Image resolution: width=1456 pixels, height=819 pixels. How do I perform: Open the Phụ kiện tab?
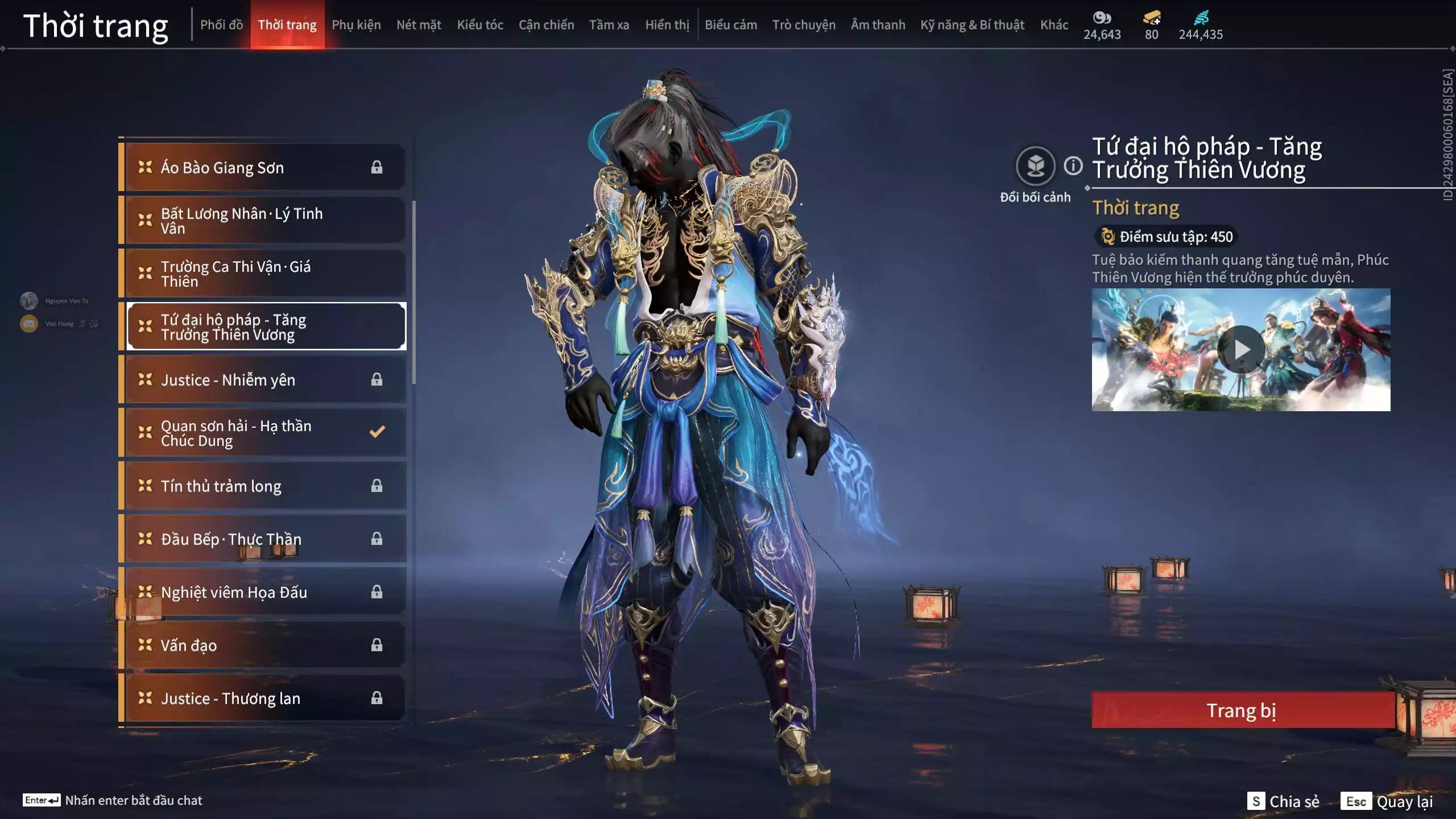click(x=356, y=25)
